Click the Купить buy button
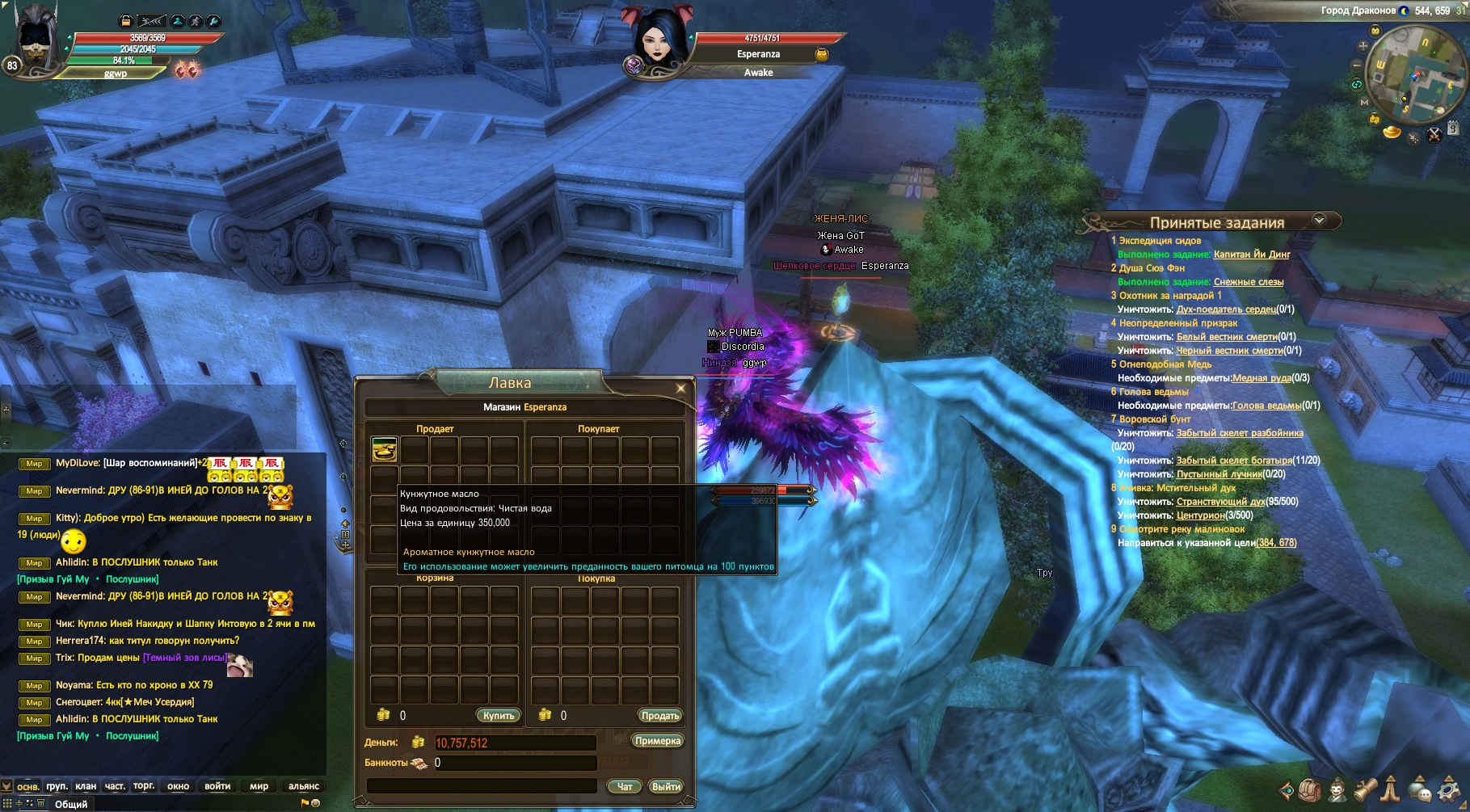 (498, 716)
